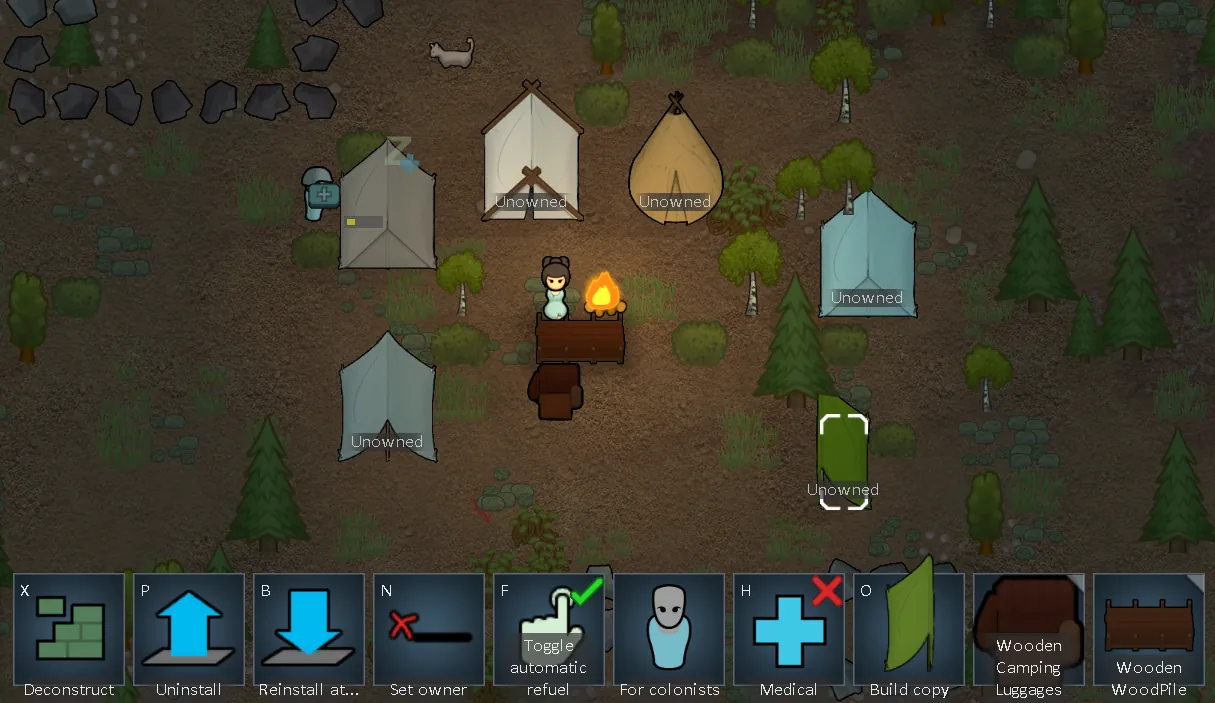Select the Uninstall blue arrow button
Viewport: 1215px width, 703px height.
pyautogui.click(x=189, y=629)
